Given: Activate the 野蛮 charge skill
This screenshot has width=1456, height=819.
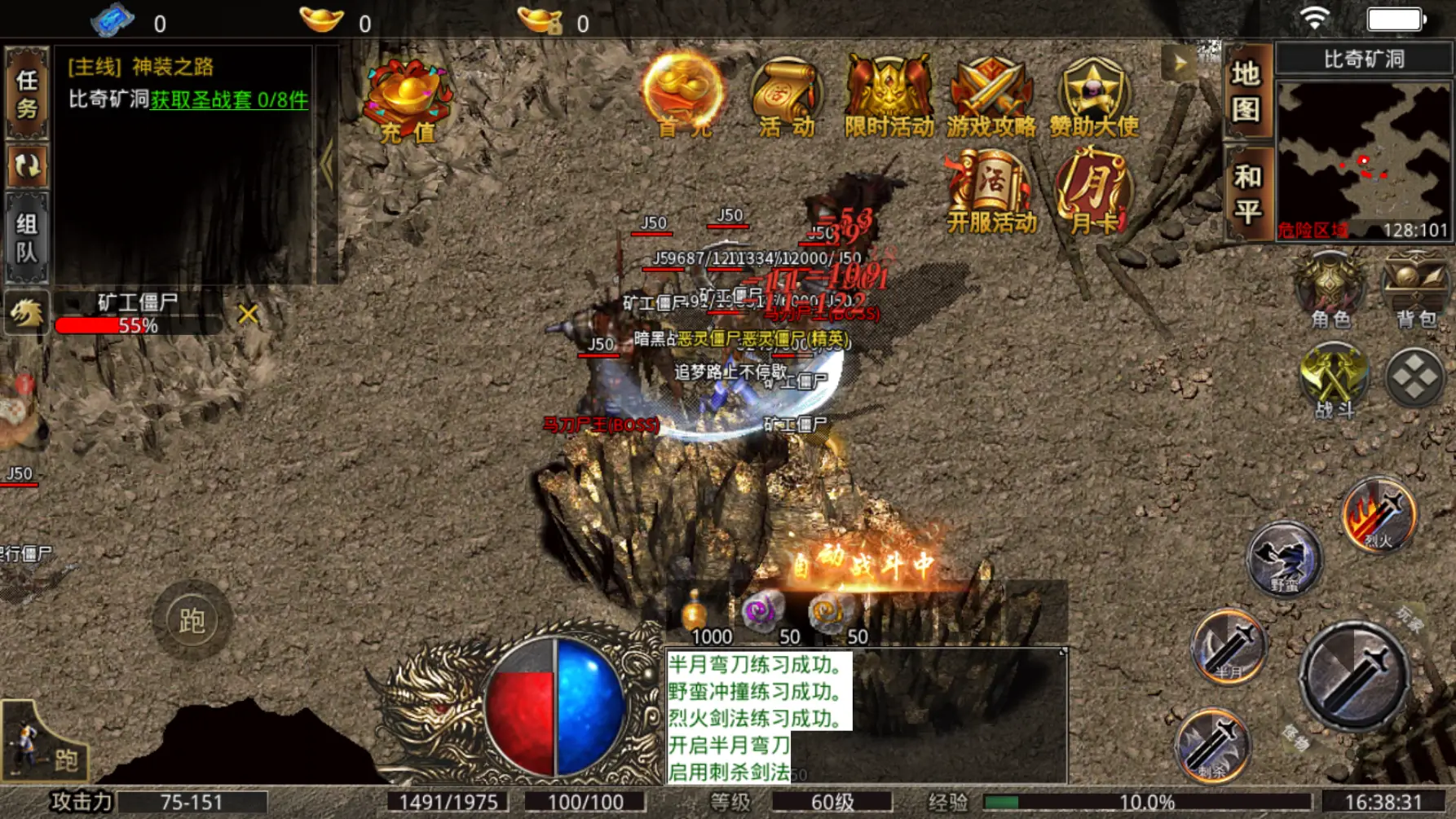Looking at the screenshot, I should 1284,560.
